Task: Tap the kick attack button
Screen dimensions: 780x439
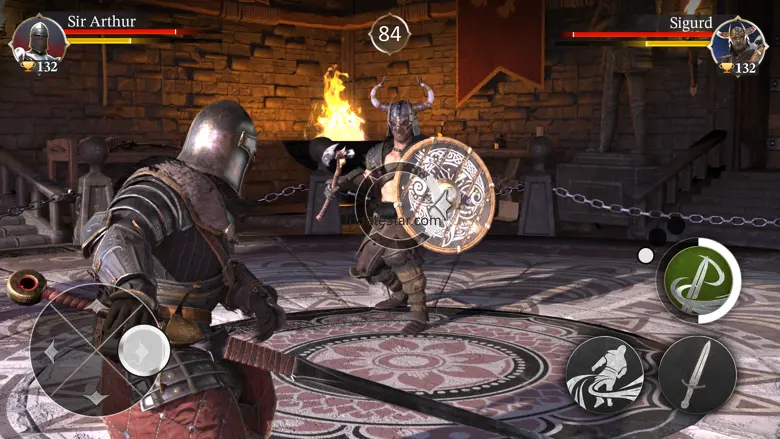Action: tap(604, 374)
